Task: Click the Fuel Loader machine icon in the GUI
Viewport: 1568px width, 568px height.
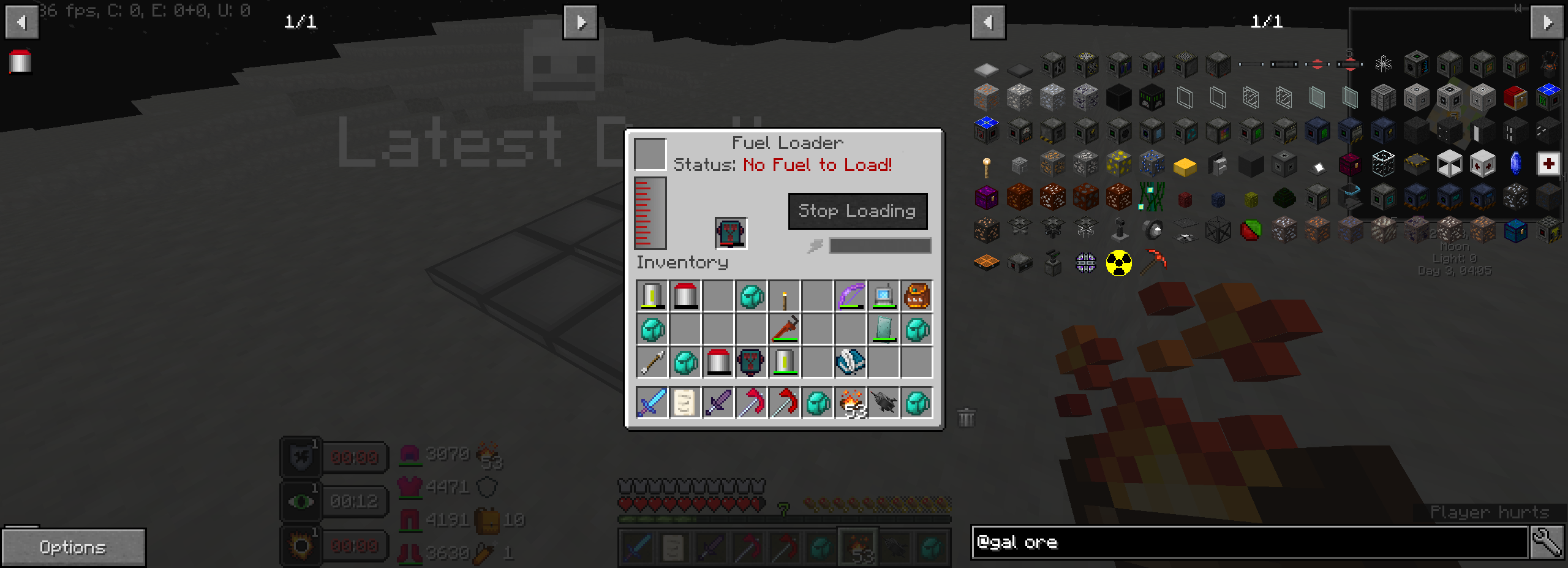Action: (731, 232)
